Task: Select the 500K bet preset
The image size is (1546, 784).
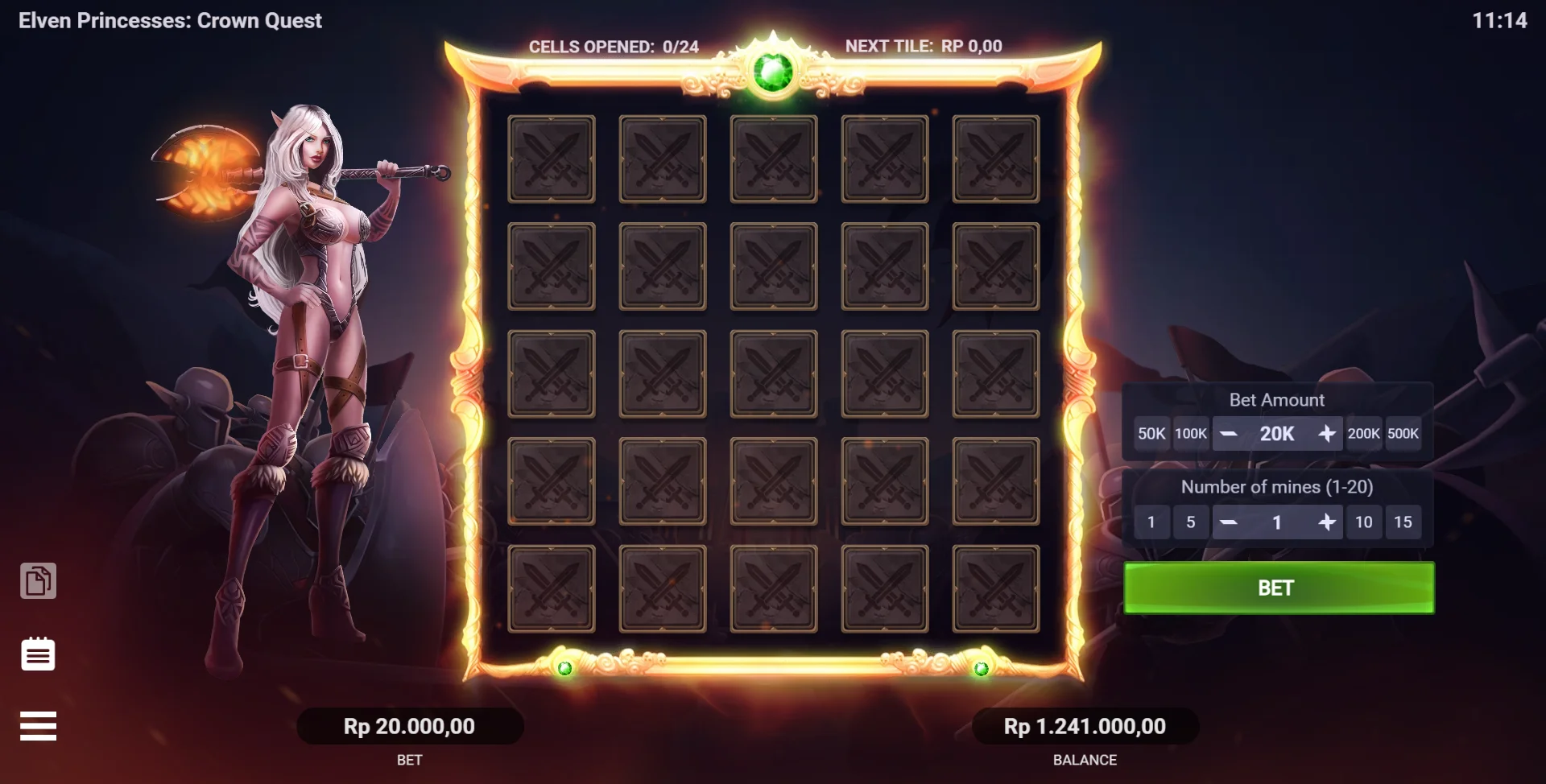Action: click(1404, 433)
